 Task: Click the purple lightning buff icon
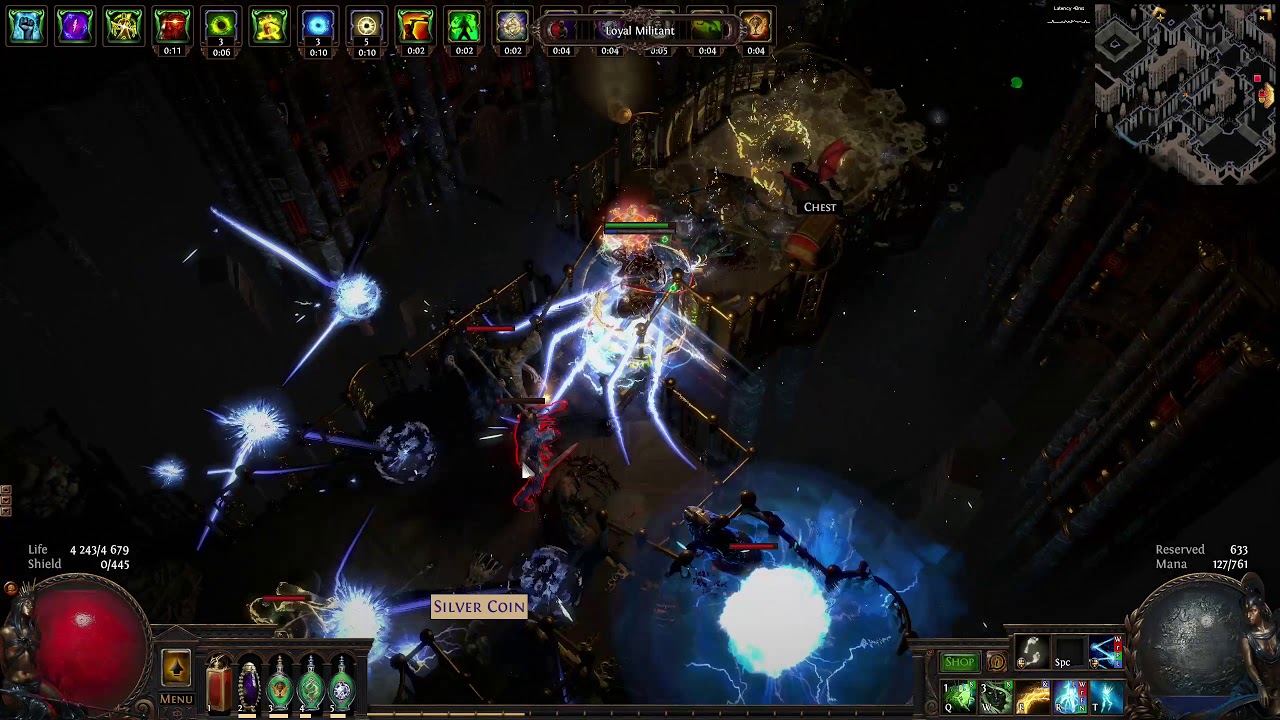point(75,27)
